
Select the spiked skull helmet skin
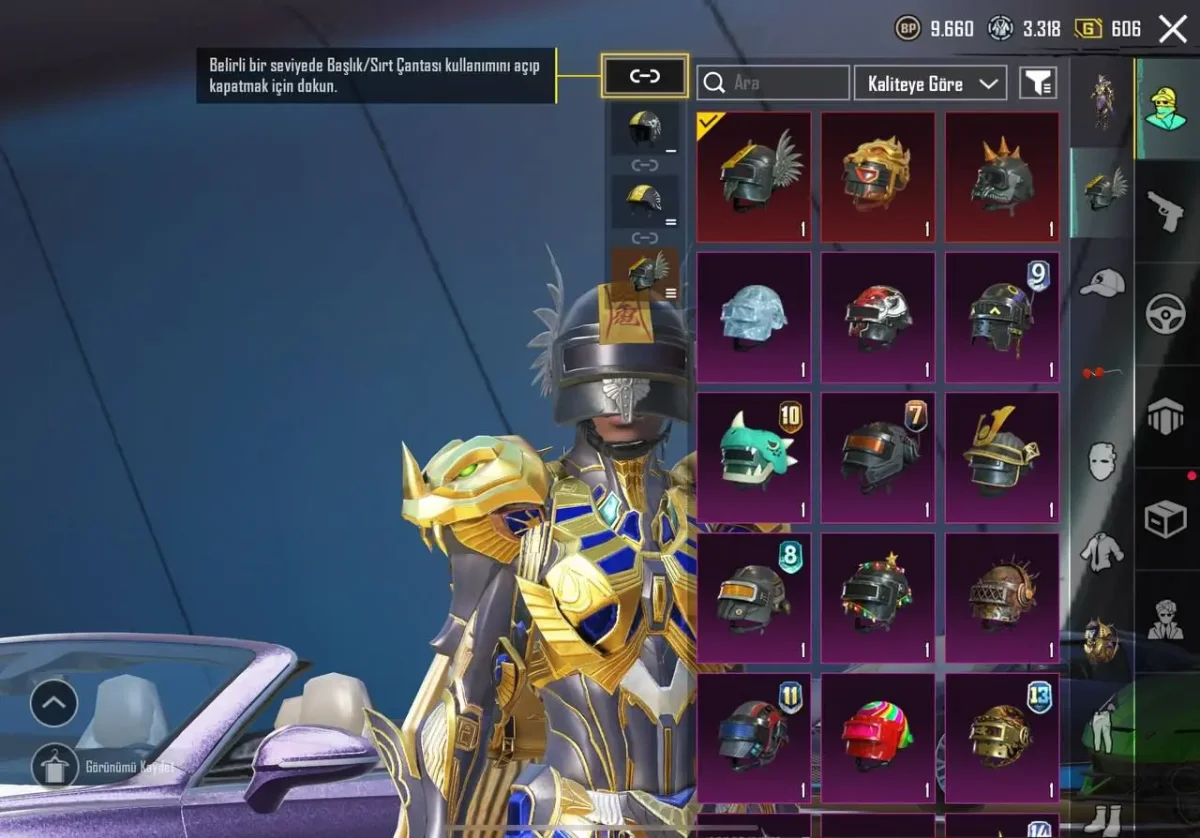1002,177
